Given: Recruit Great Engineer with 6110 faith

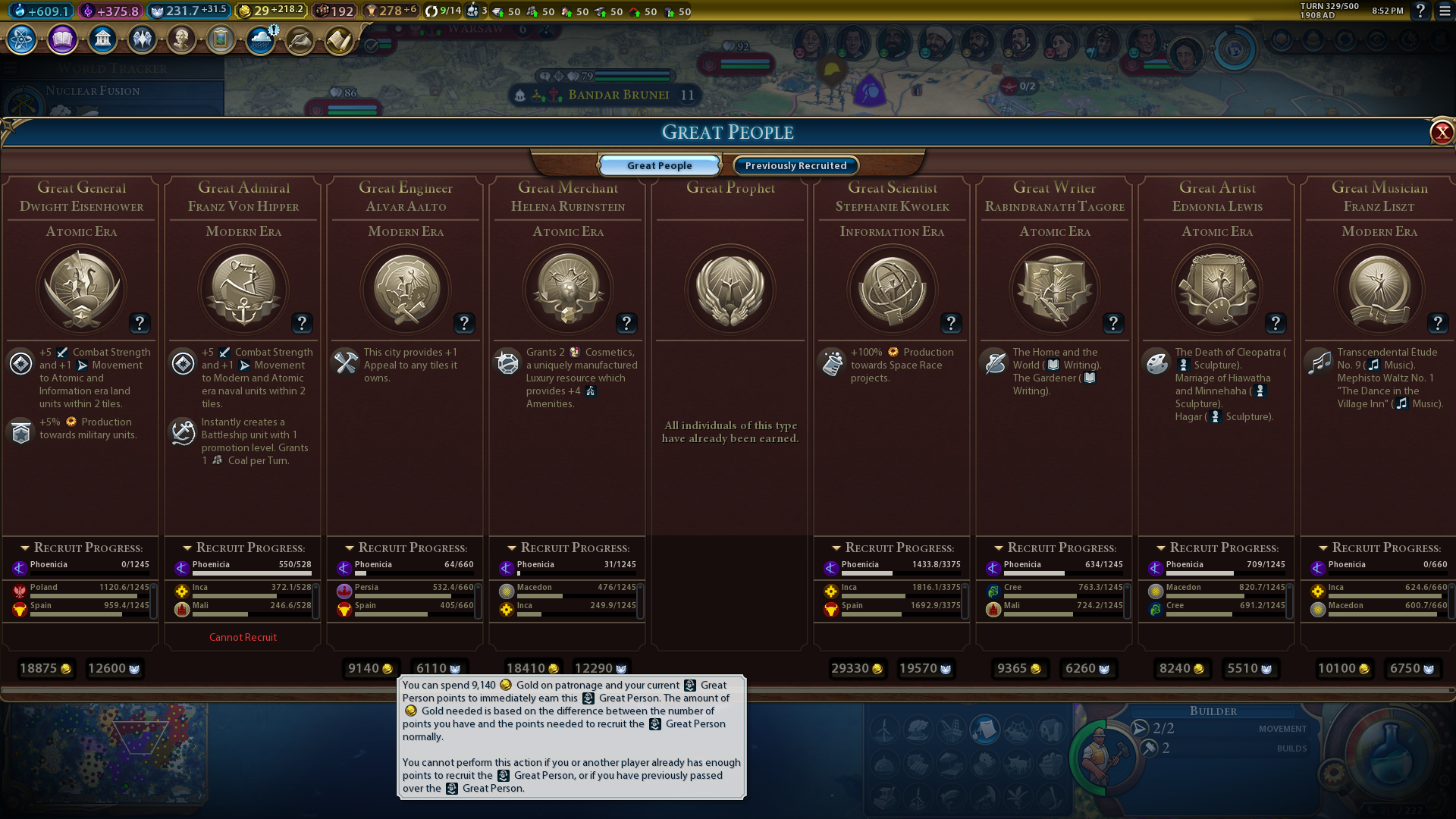Looking at the screenshot, I should [438, 668].
